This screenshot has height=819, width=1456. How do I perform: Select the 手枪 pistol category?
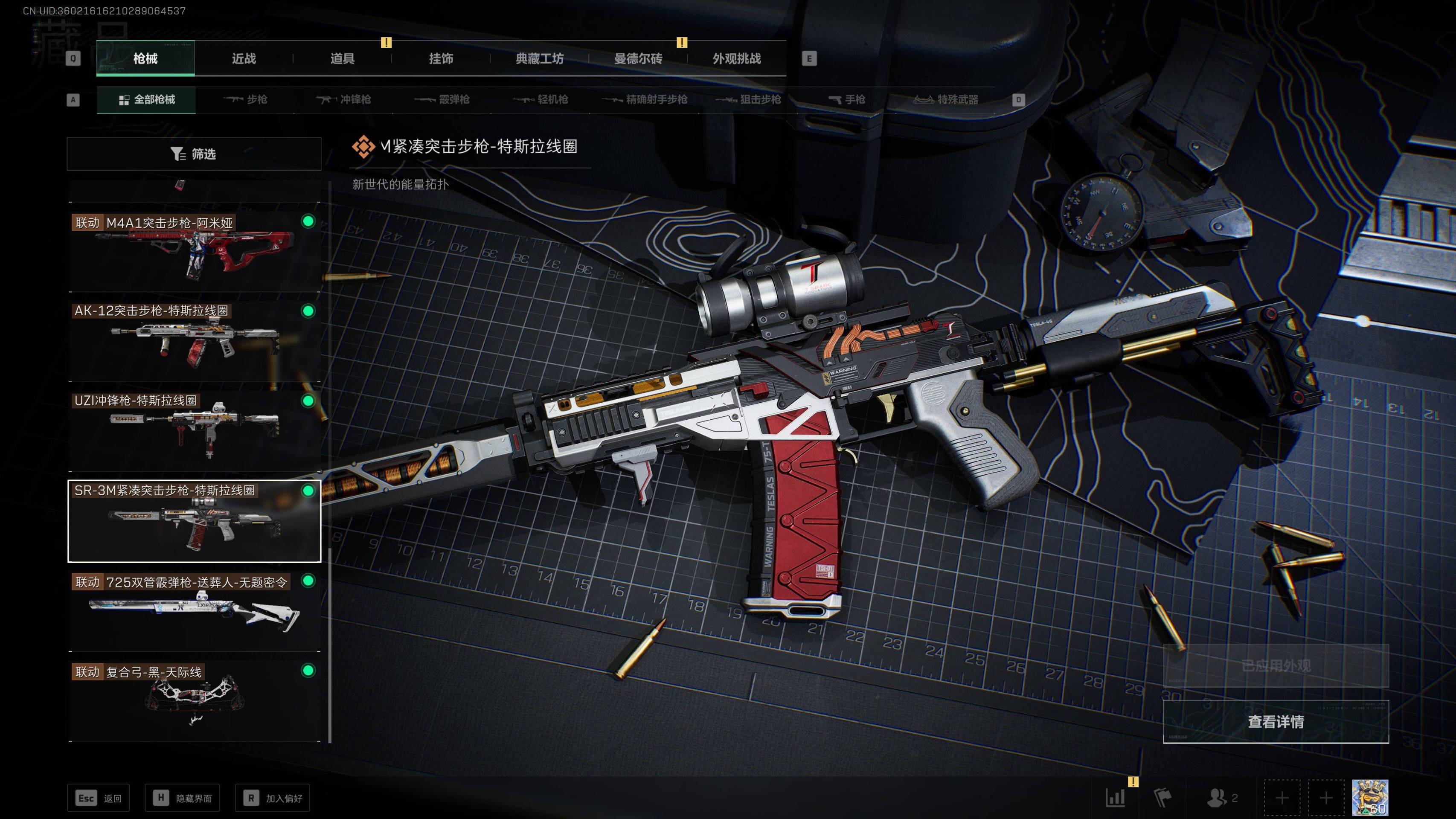click(847, 99)
